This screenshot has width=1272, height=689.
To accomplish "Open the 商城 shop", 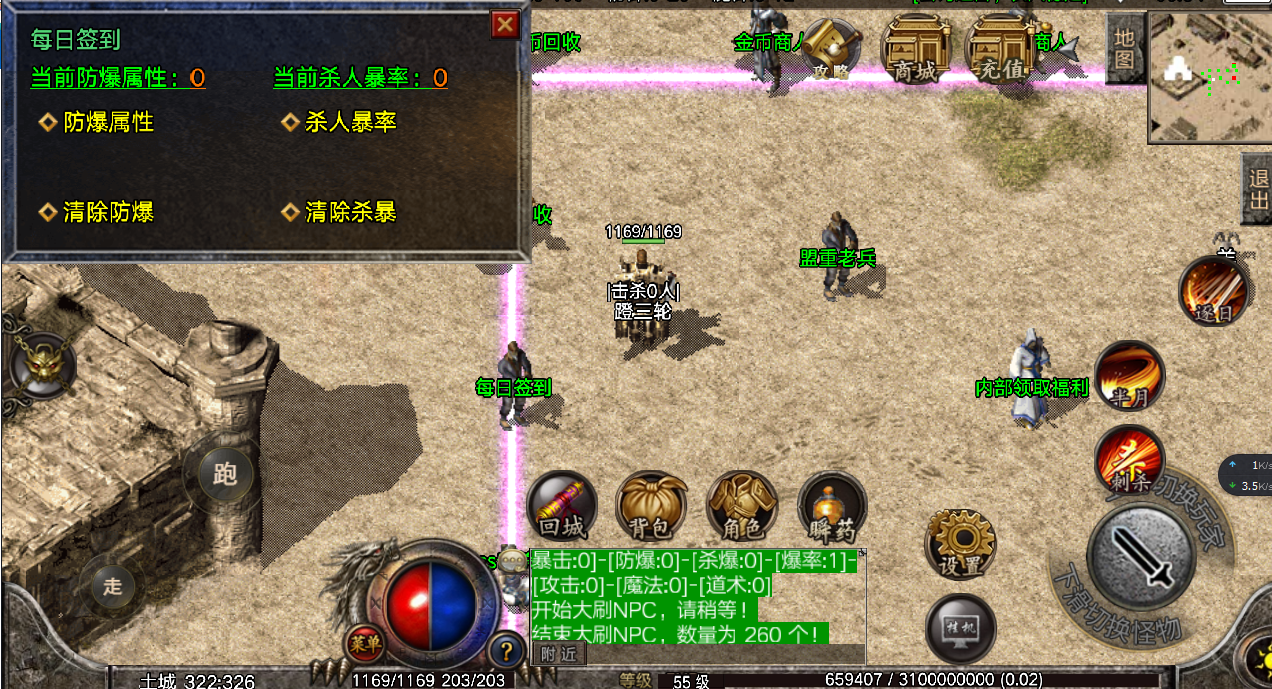I will [x=916, y=51].
